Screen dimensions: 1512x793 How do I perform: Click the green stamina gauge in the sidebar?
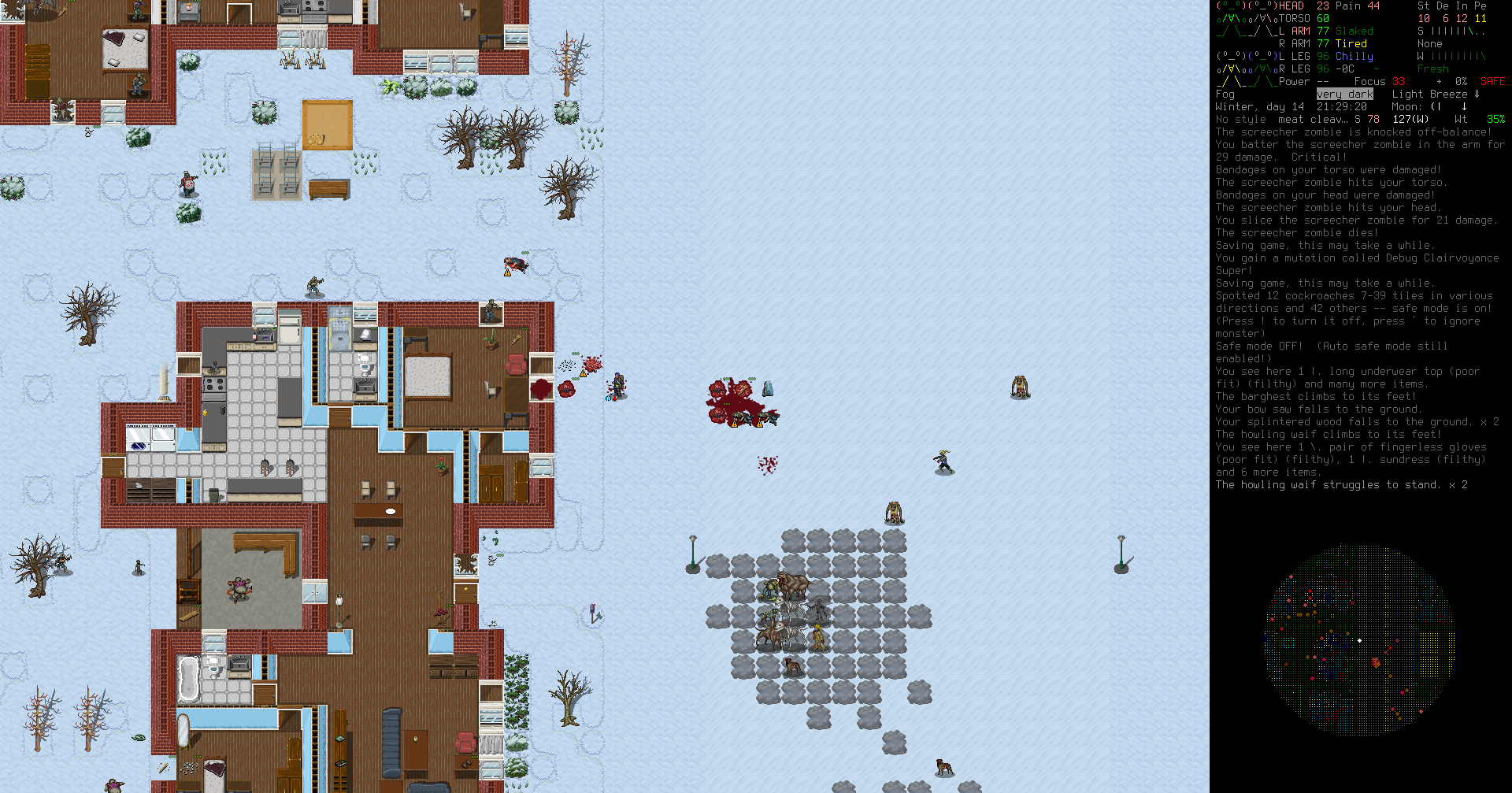click(1457, 31)
